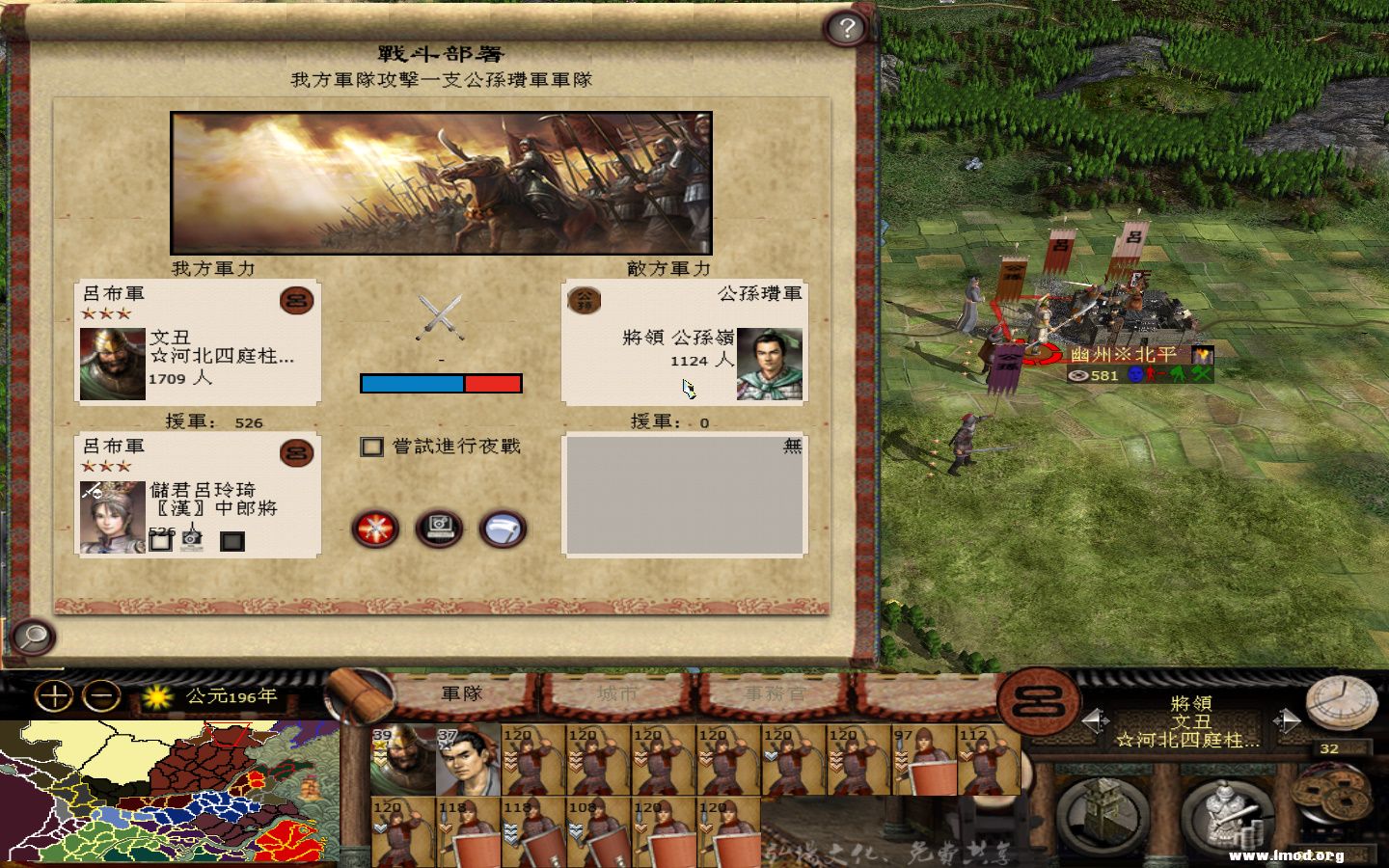Image resolution: width=1389 pixels, height=868 pixels.
Task: Click the 公孫瓚軍 enemy faction emblem
Action: tap(585, 300)
